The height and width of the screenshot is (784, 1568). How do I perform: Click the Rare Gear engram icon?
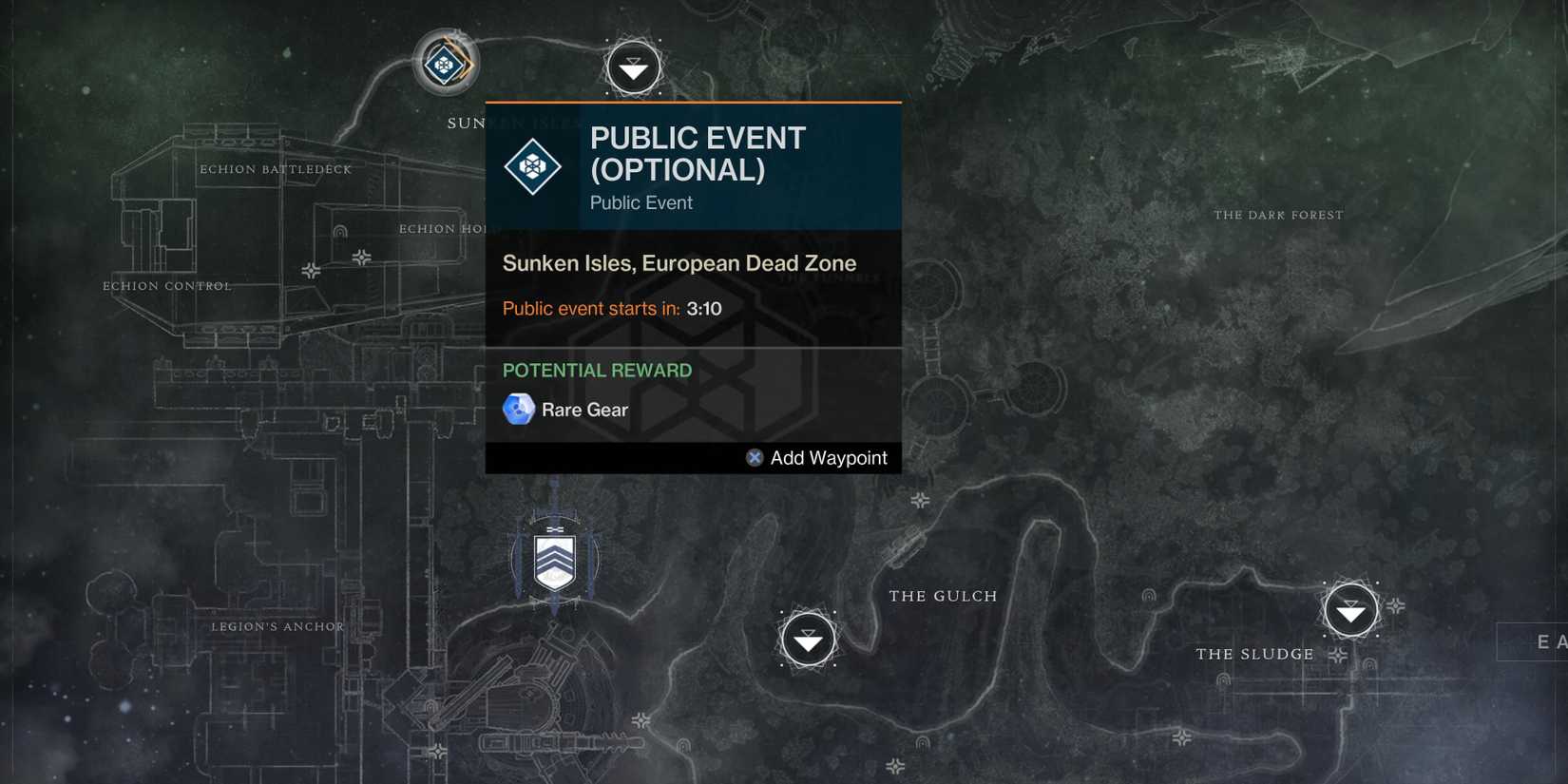tap(518, 410)
